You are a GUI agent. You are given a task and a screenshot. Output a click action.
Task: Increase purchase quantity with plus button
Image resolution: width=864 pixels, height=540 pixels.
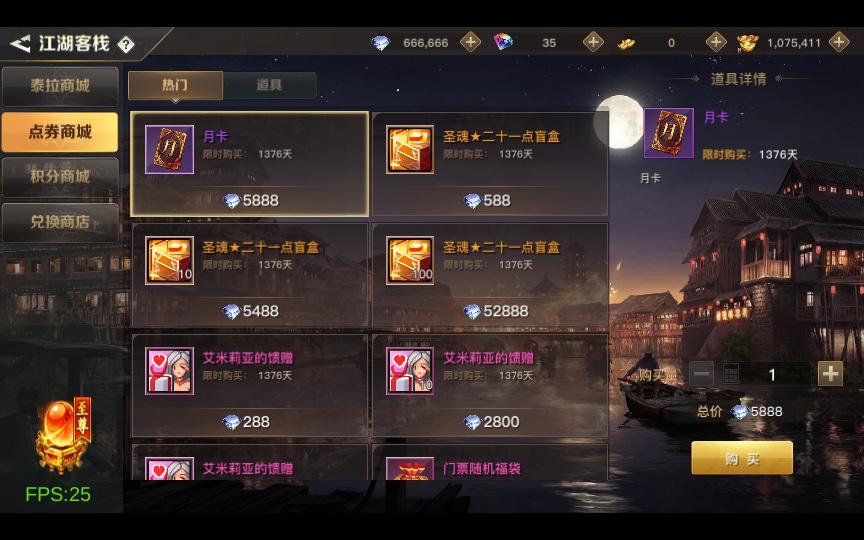pos(830,374)
